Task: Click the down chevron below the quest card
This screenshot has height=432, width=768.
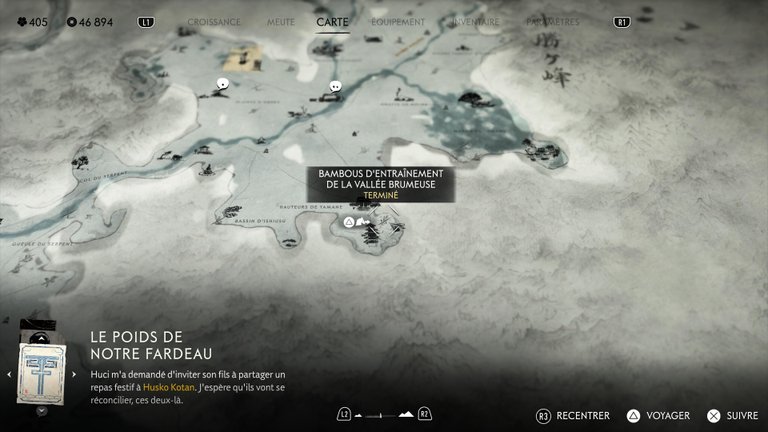Action: coord(41,410)
